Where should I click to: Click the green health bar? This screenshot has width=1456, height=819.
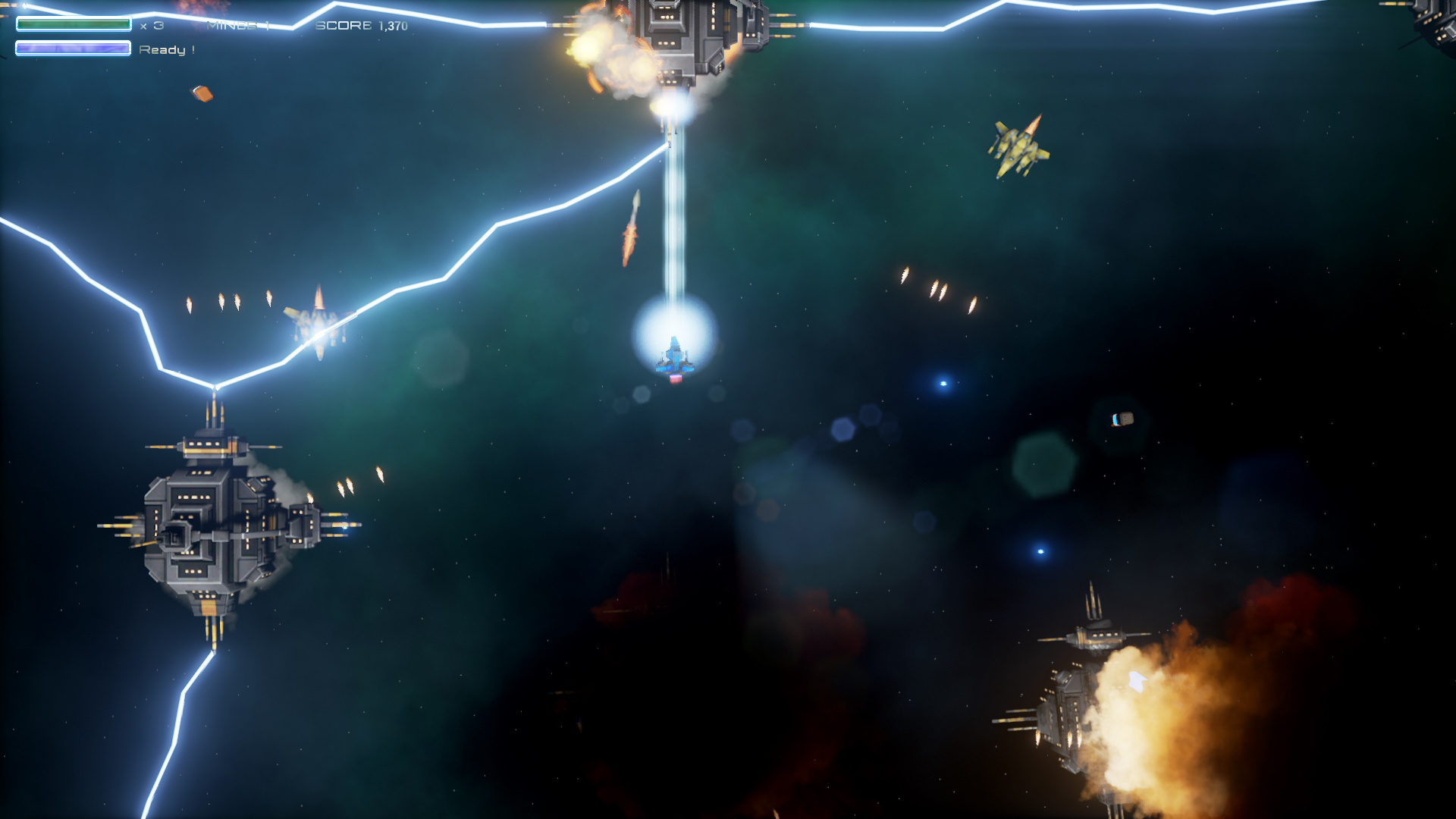(x=72, y=24)
